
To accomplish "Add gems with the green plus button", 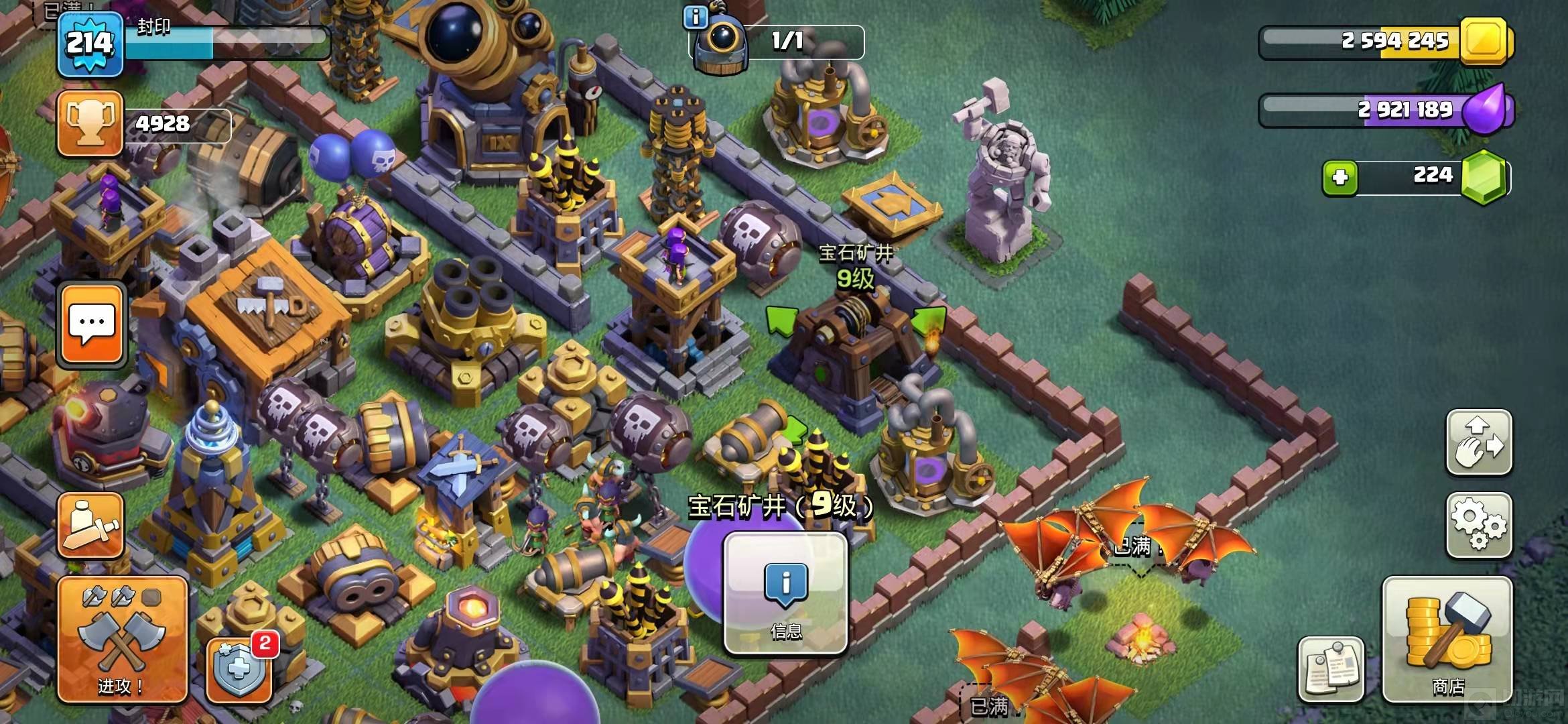I will (x=1340, y=178).
